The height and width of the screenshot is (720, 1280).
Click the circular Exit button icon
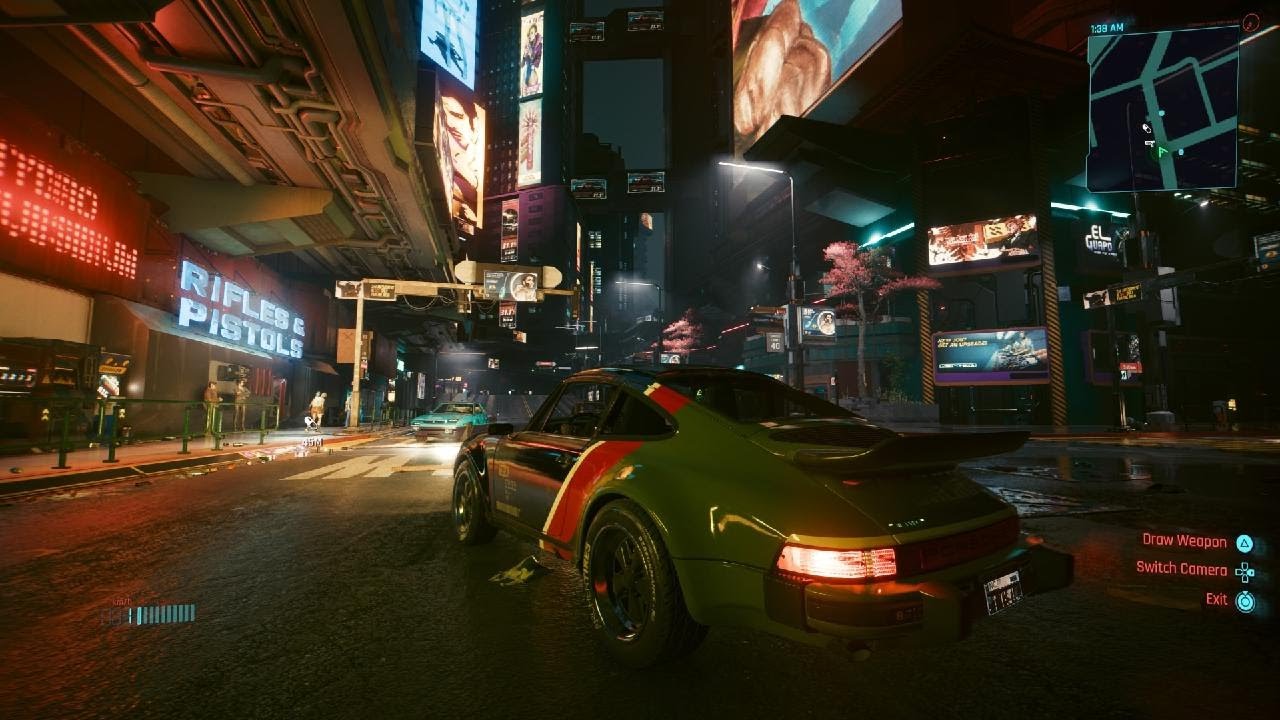tap(1245, 601)
